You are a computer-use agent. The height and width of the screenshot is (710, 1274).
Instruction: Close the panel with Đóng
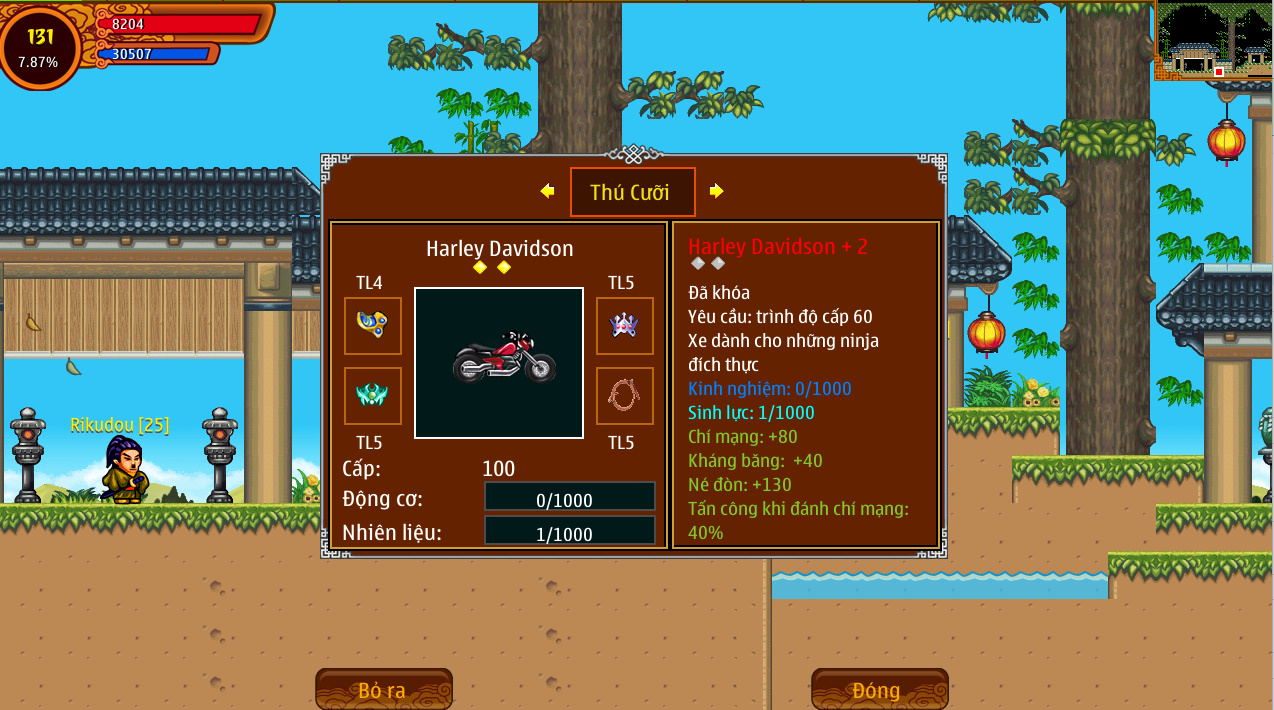tap(879, 690)
